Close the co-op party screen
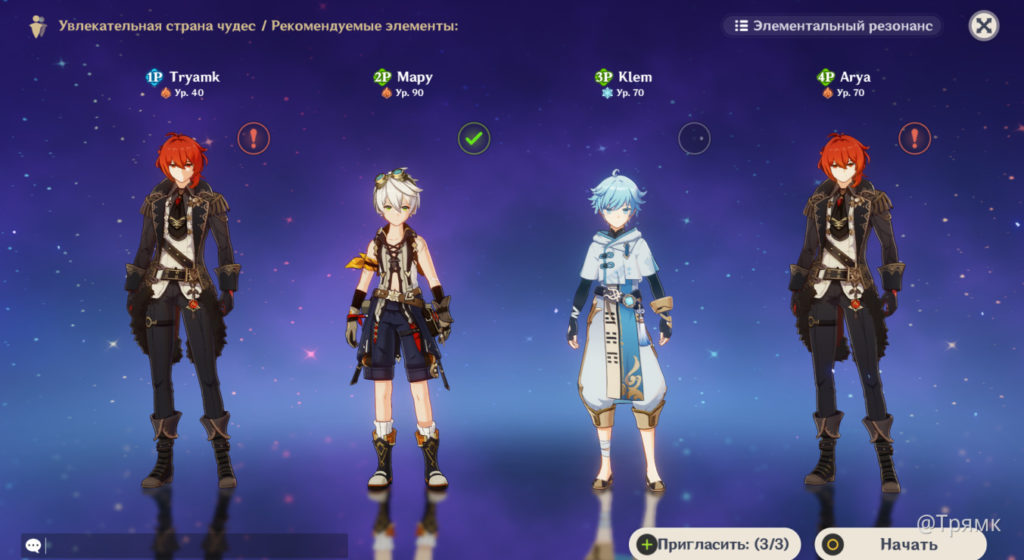The width and height of the screenshot is (1024, 560). (984, 26)
